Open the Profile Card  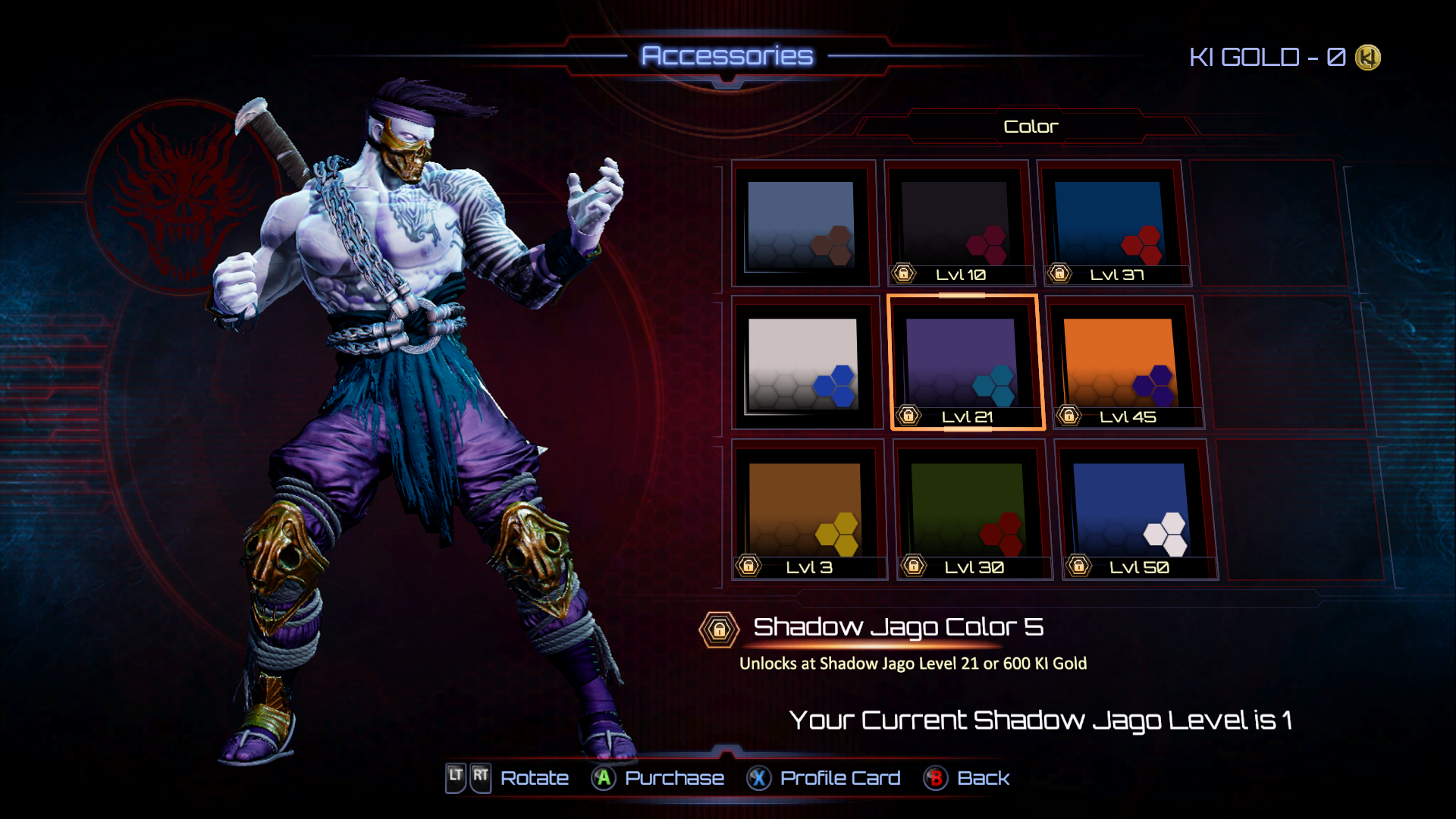pyautogui.click(x=824, y=778)
